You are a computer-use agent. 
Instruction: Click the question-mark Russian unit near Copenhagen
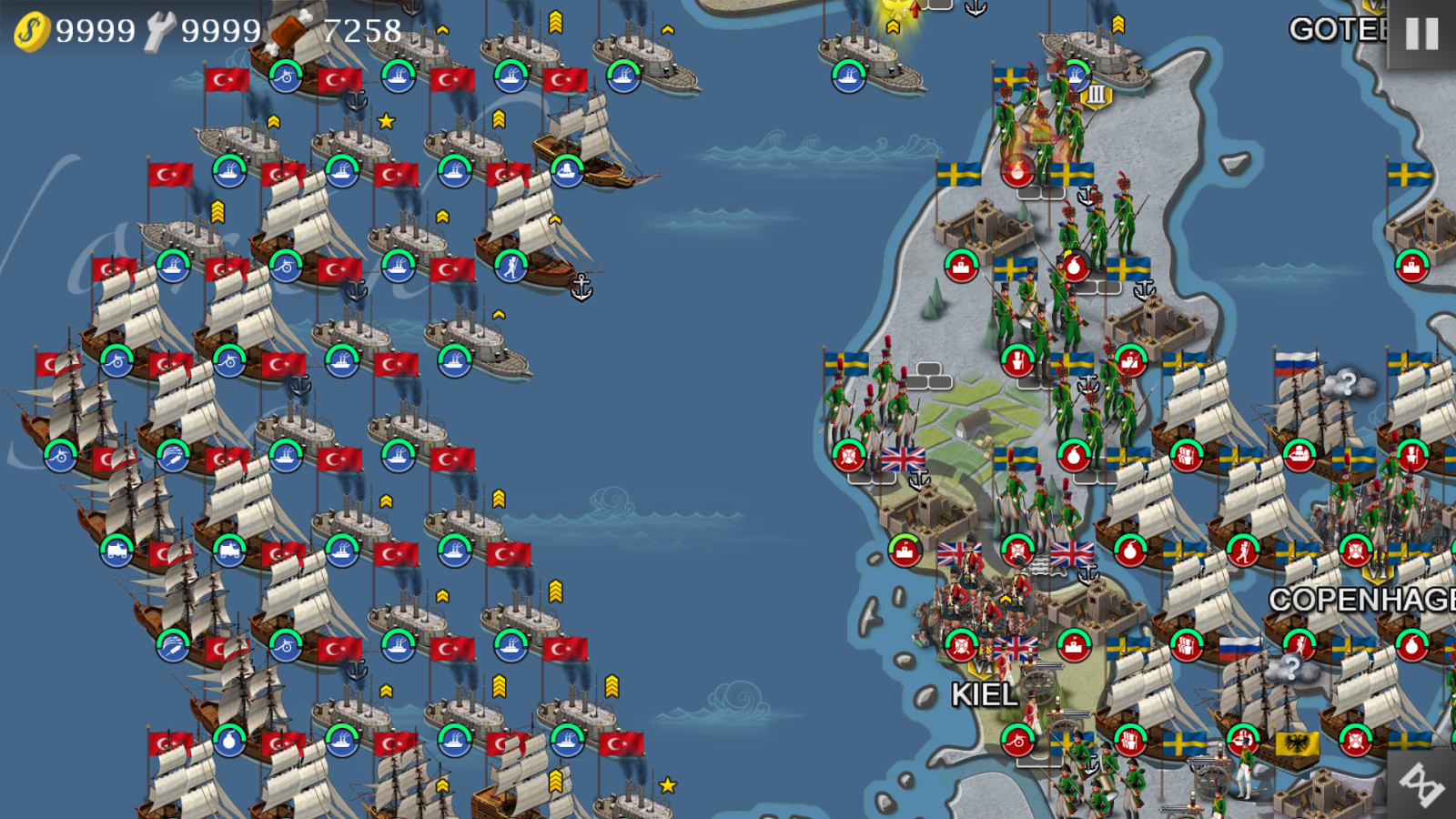pos(1292,671)
